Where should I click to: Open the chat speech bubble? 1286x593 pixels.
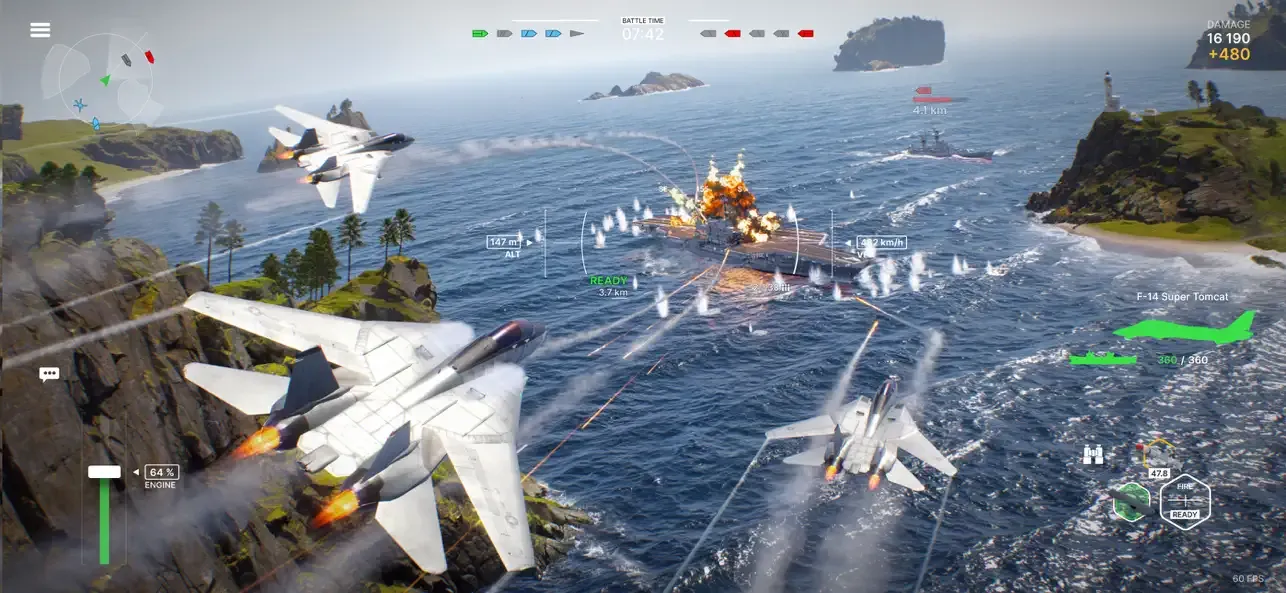click(49, 374)
